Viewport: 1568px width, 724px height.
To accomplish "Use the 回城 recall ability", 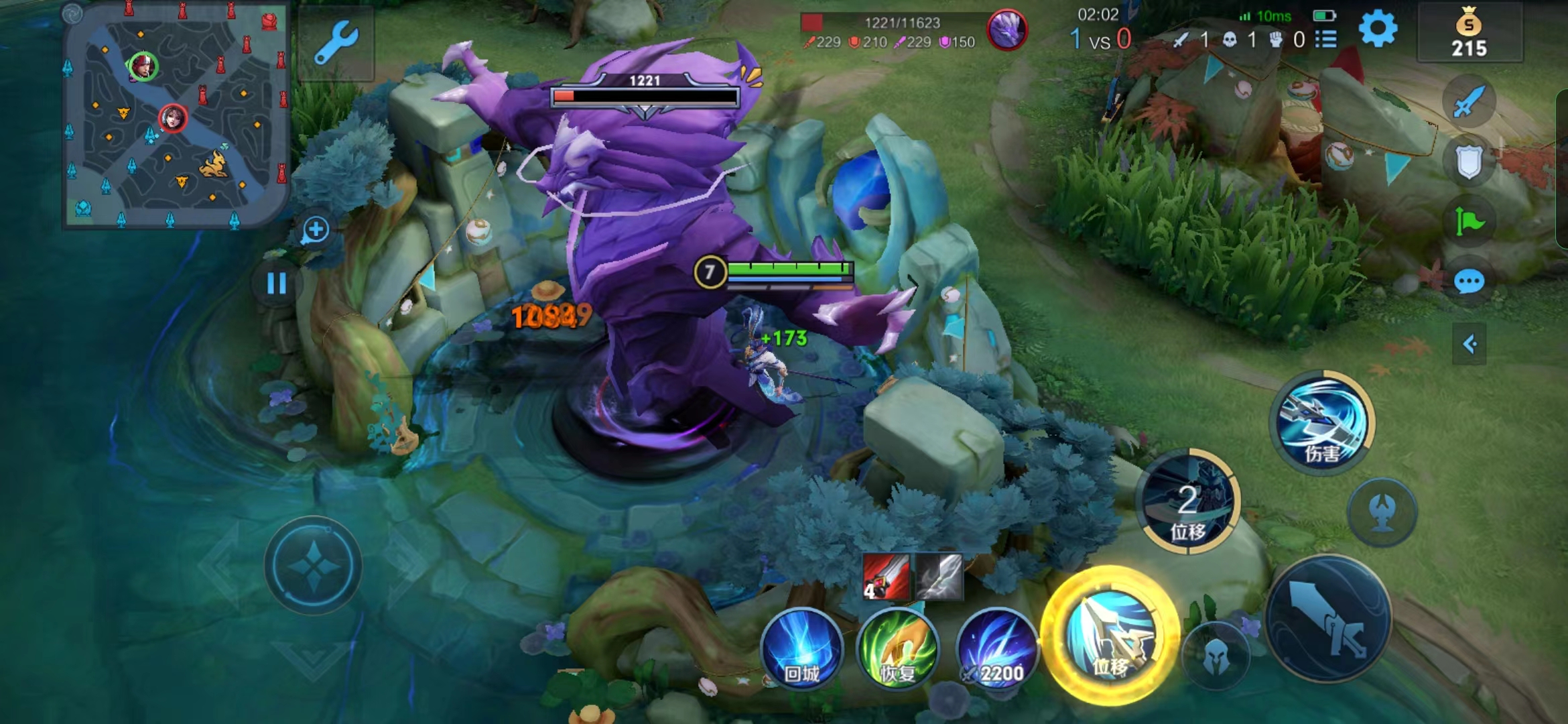I will pos(801,648).
